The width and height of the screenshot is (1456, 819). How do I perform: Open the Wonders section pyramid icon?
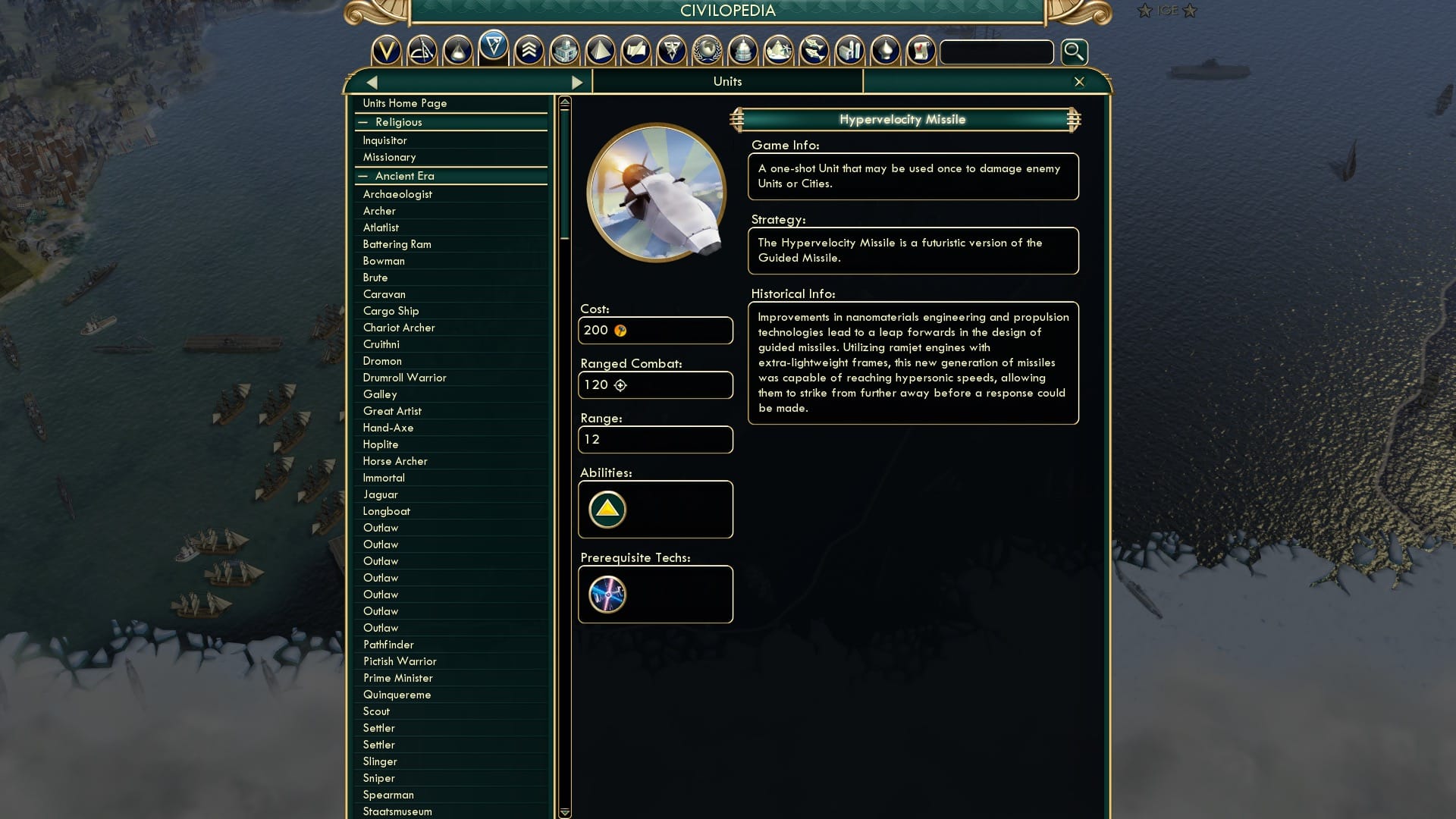pos(601,52)
